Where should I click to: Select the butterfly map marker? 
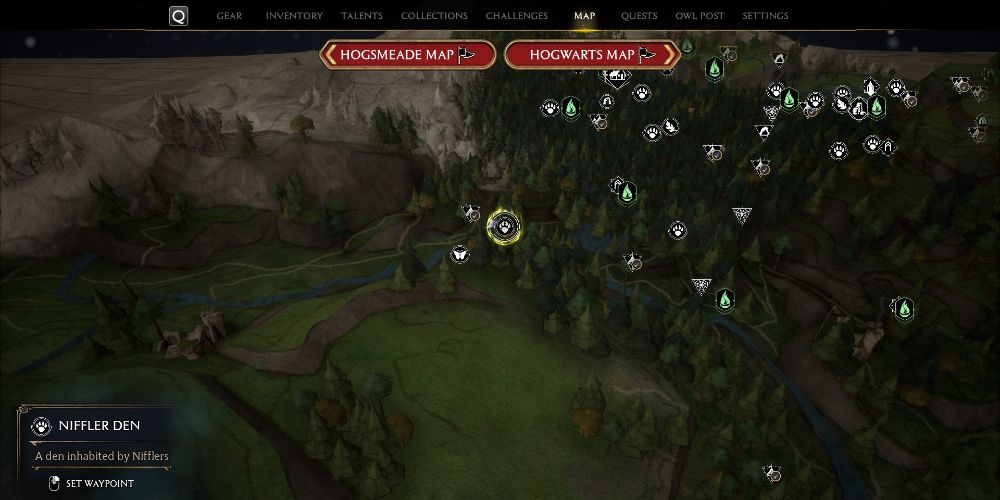pos(461,254)
